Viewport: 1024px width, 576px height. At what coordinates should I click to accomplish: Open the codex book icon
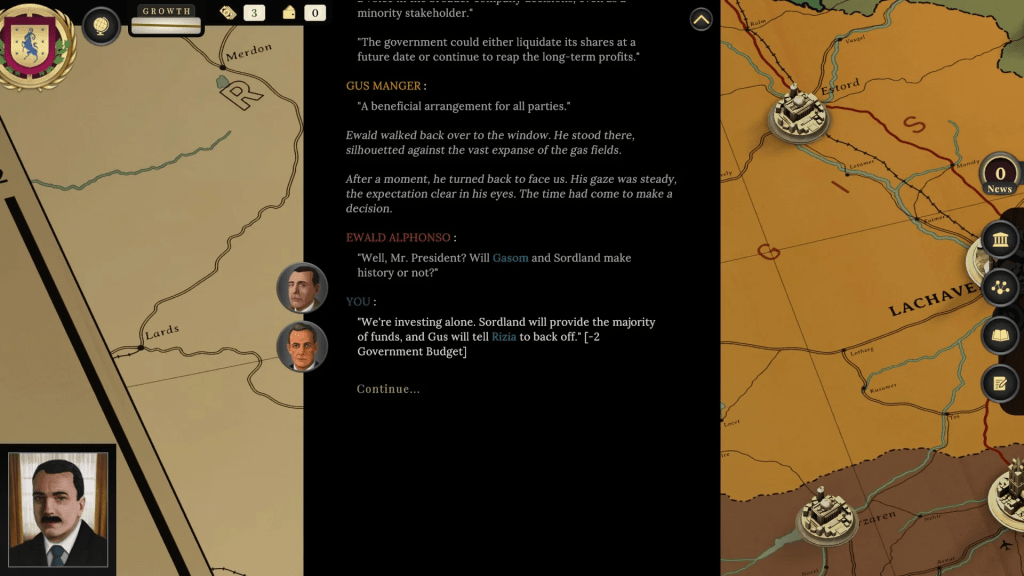pyautogui.click(x=1000, y=336)
